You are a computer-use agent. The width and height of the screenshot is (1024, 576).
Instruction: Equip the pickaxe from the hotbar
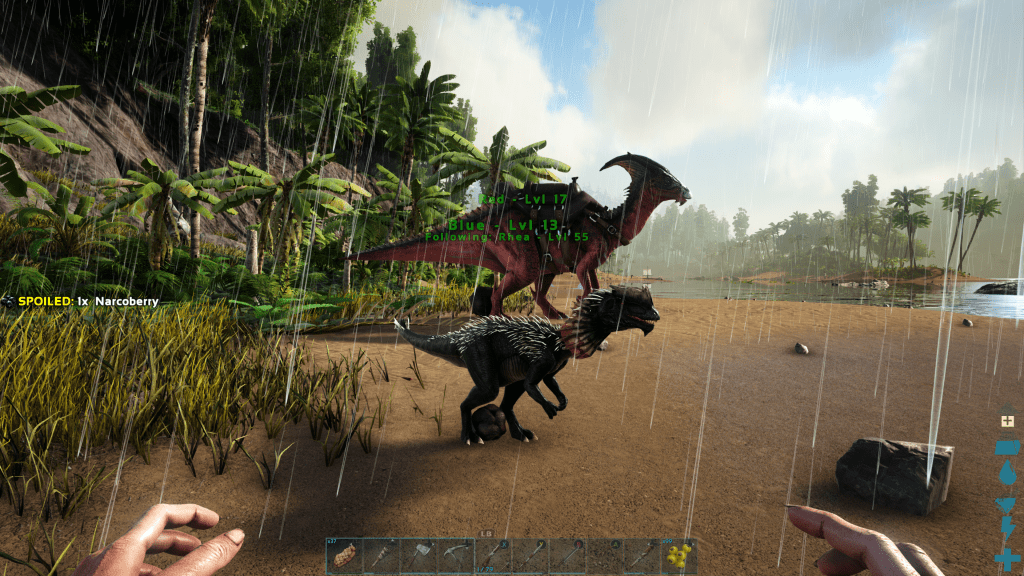[x=455, y=556]
